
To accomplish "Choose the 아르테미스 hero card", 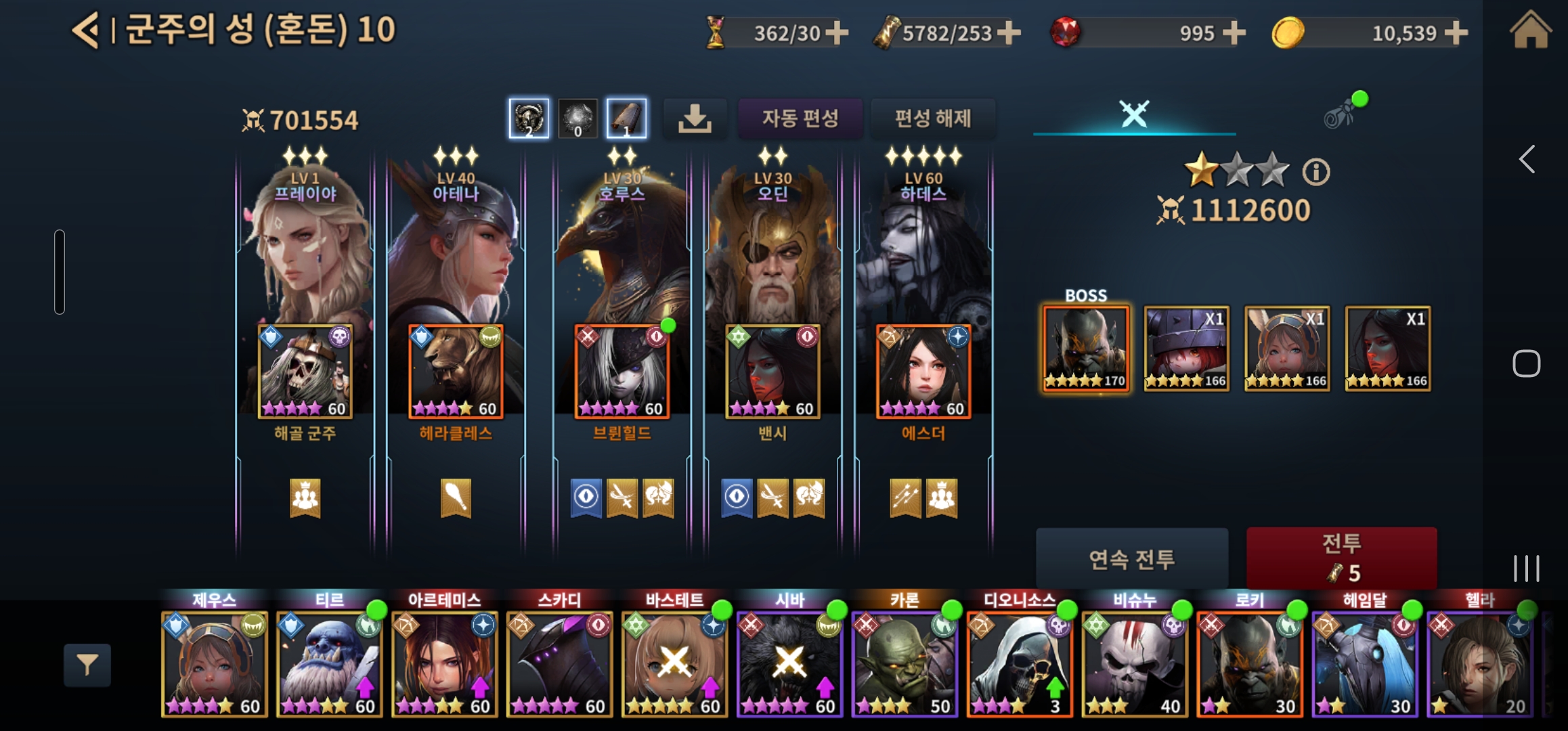I will (445, 663).
